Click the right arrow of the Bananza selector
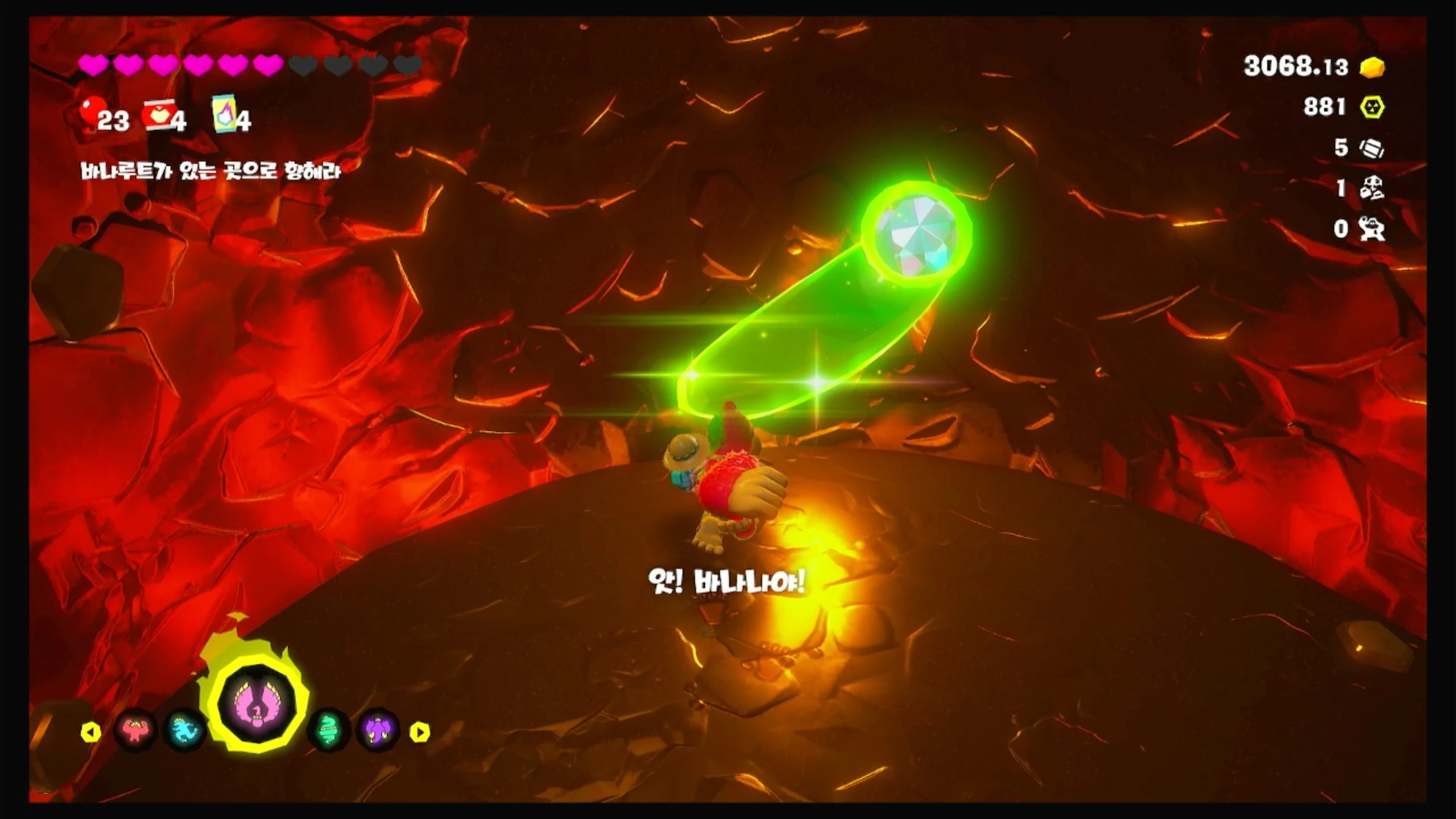Viewport: 1456px width, 819px height. pyautogui.click(x=420, y=732)
